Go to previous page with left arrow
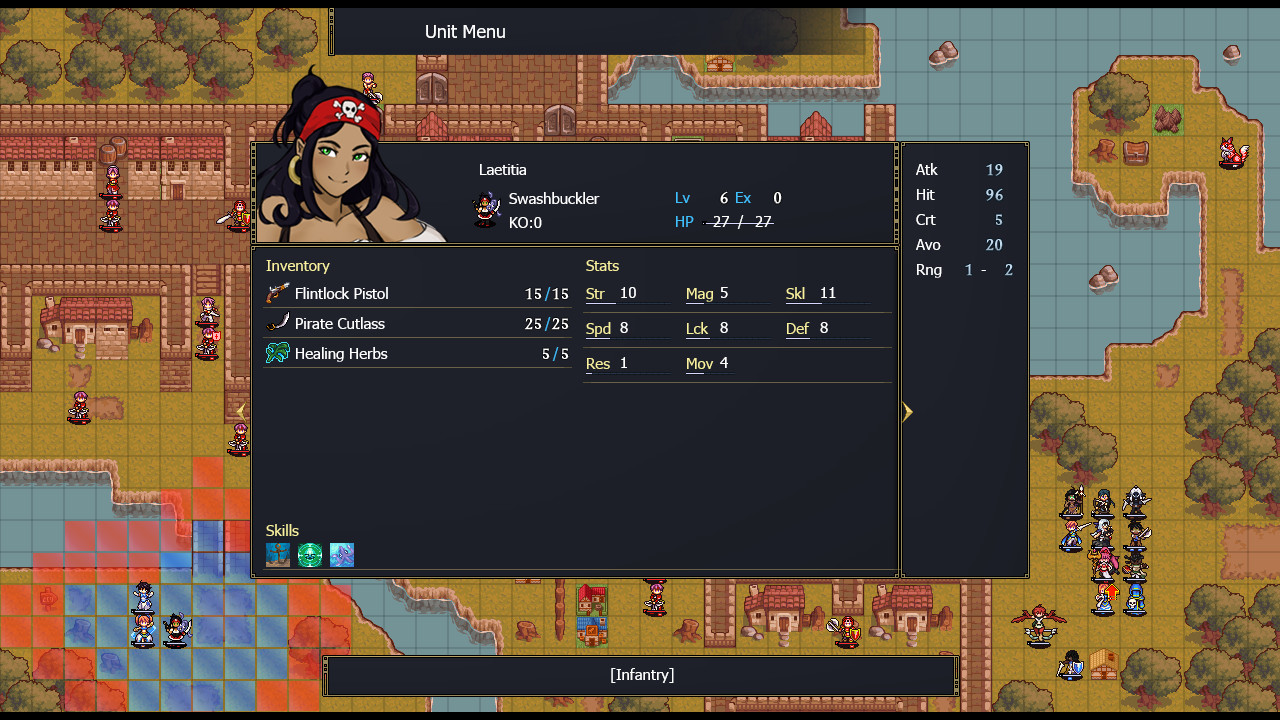 tap(241, 411)
